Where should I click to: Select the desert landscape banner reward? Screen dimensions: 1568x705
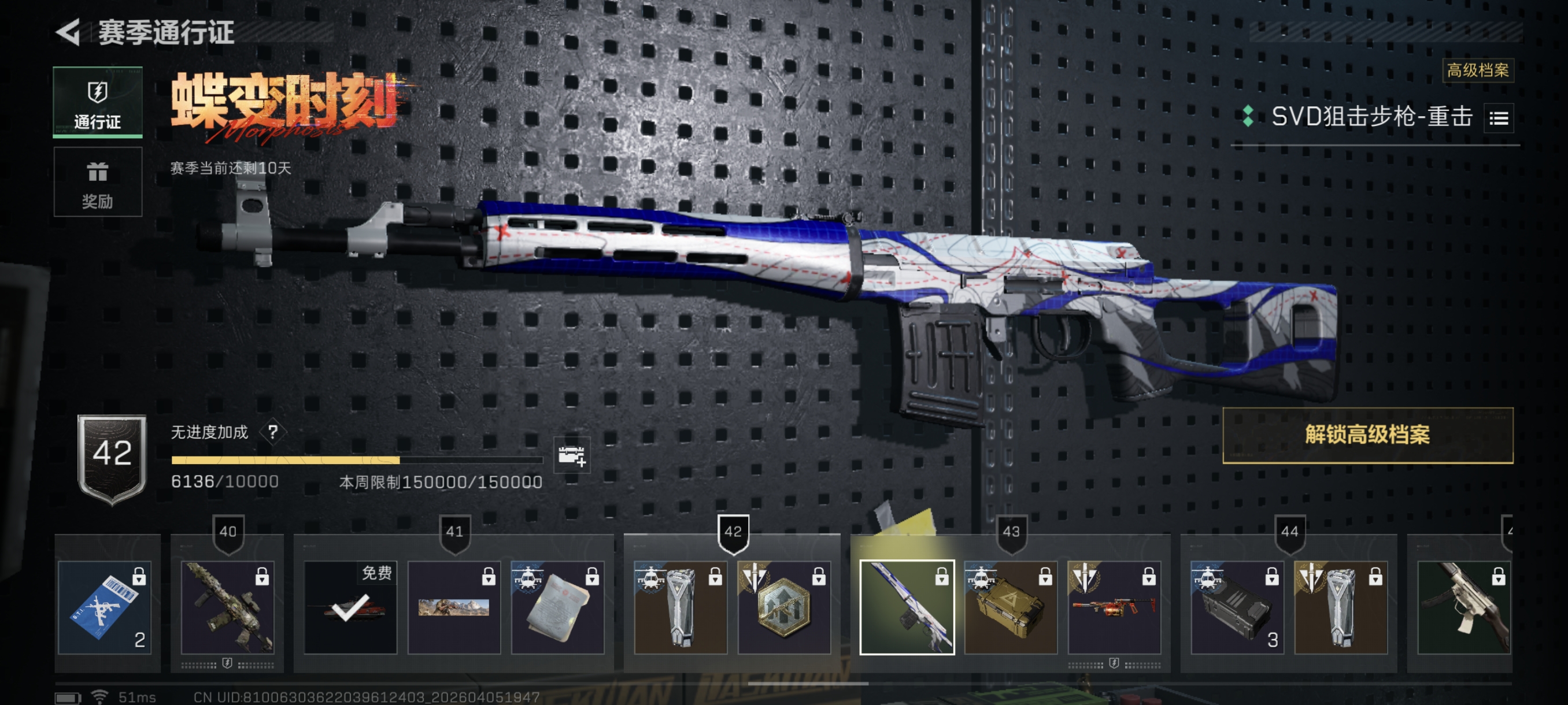(453, 607)
